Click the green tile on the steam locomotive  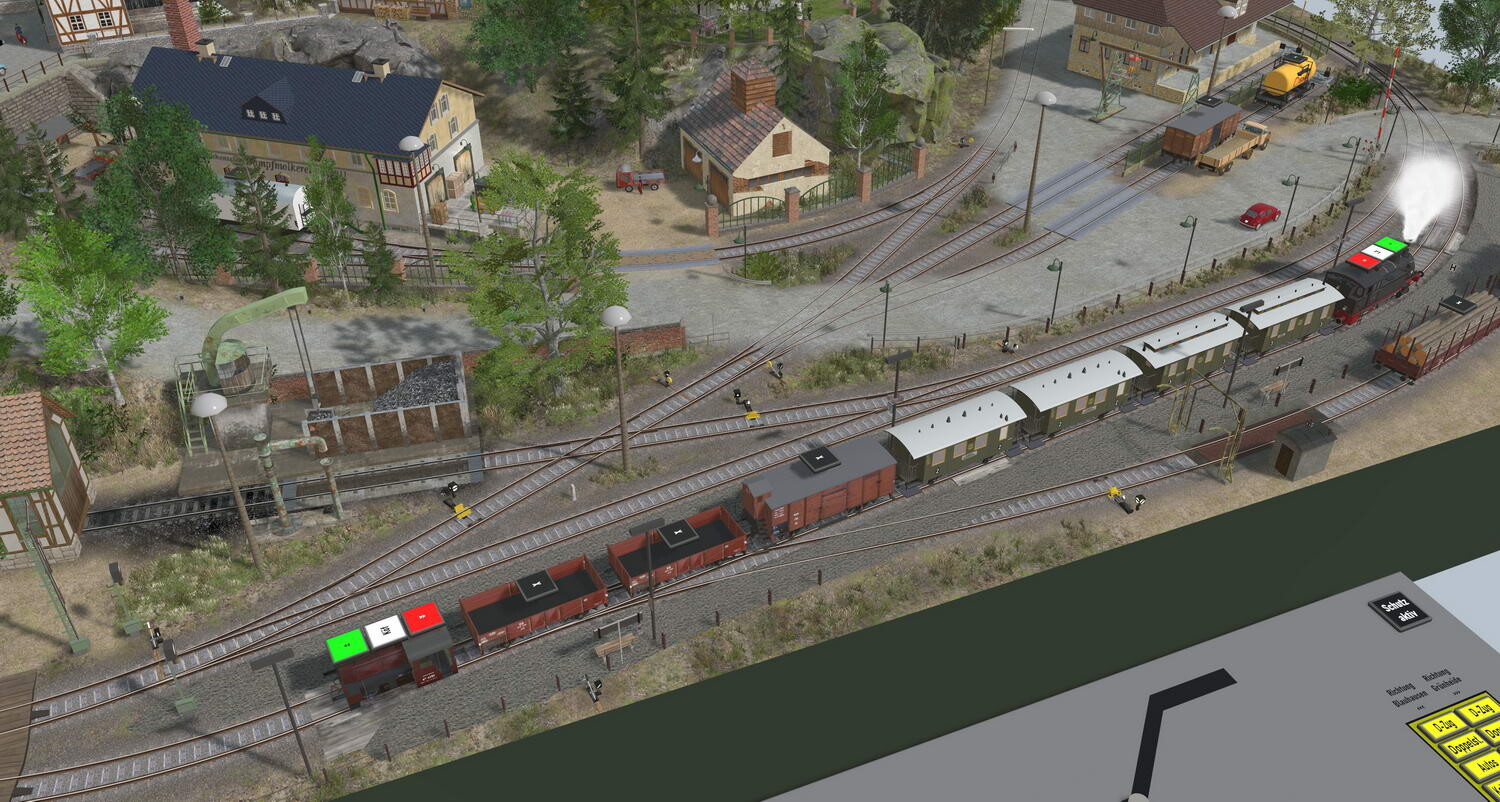1391,244
